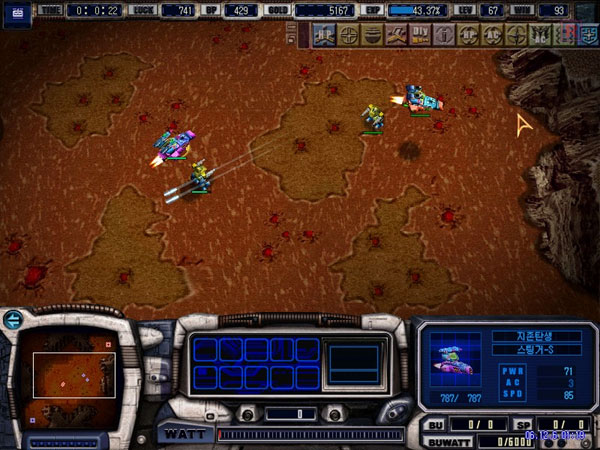Show info with the "i" toolbar icon
This screenshot has height=450, width=600.
pyautogui.click(x=444, y=34)
